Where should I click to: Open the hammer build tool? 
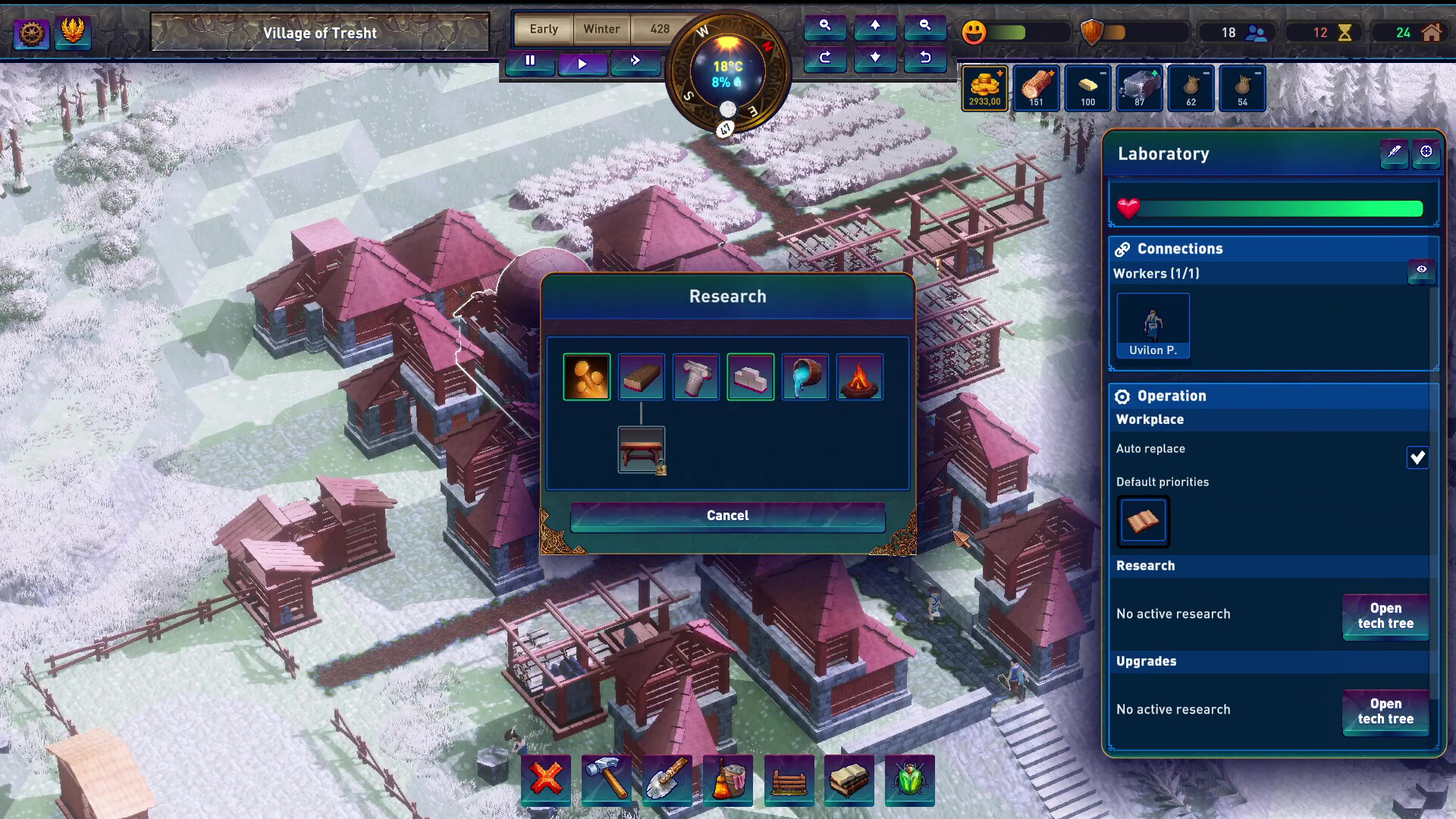pyautogui.click(x=607, y=779)
